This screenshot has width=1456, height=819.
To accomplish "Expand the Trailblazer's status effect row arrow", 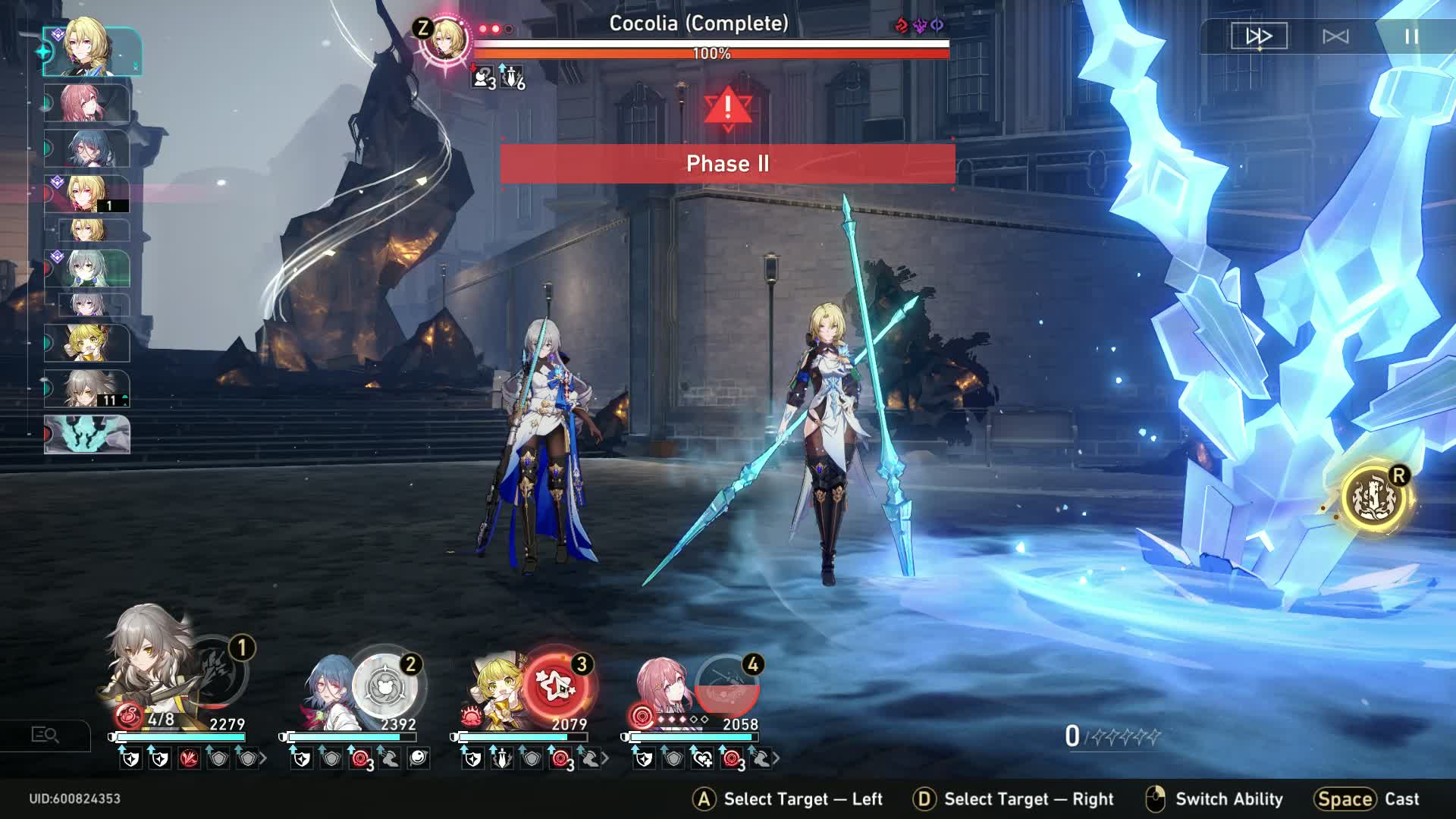I will [263, 758].
